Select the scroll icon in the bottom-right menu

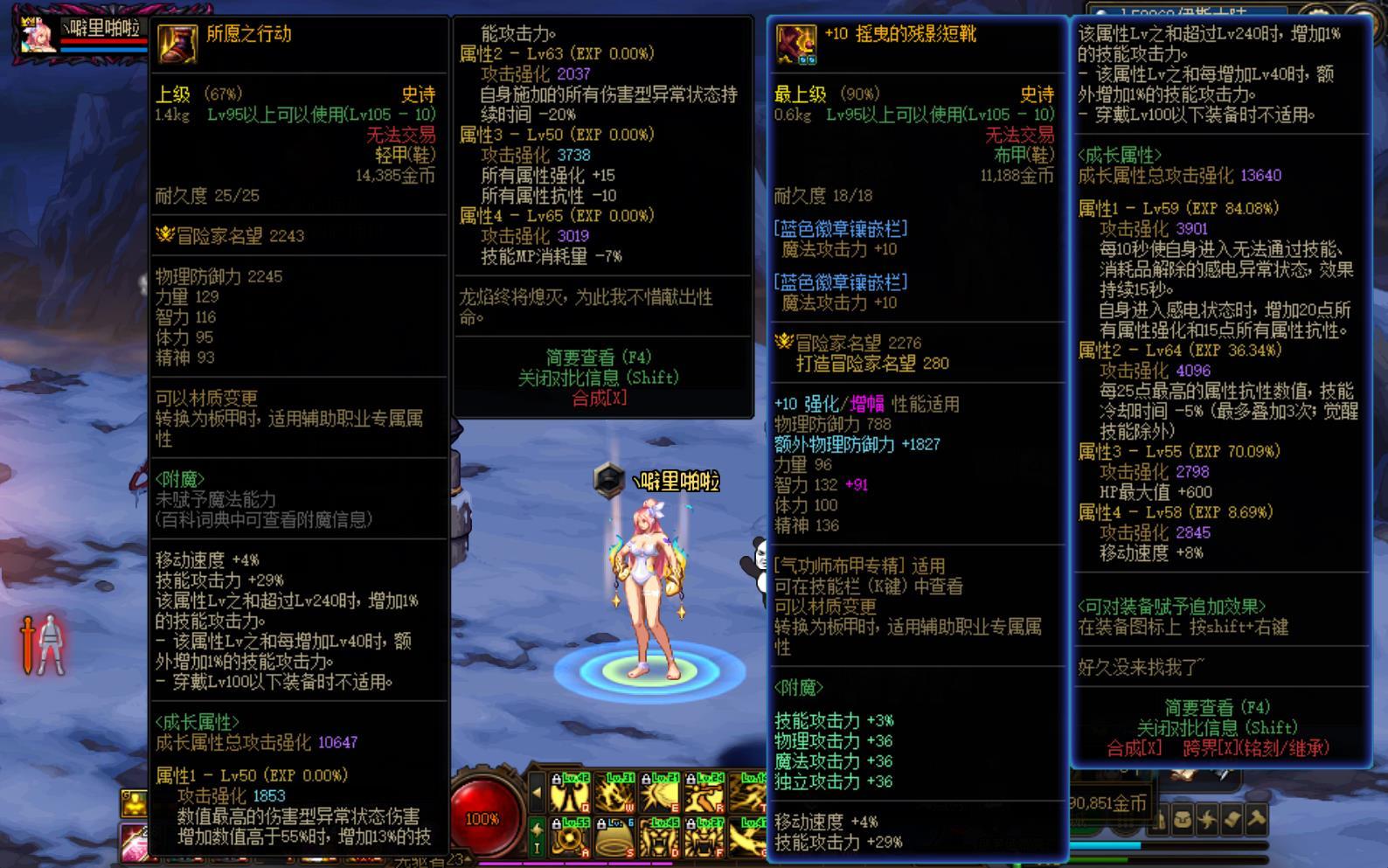(x=1232, y=819)
